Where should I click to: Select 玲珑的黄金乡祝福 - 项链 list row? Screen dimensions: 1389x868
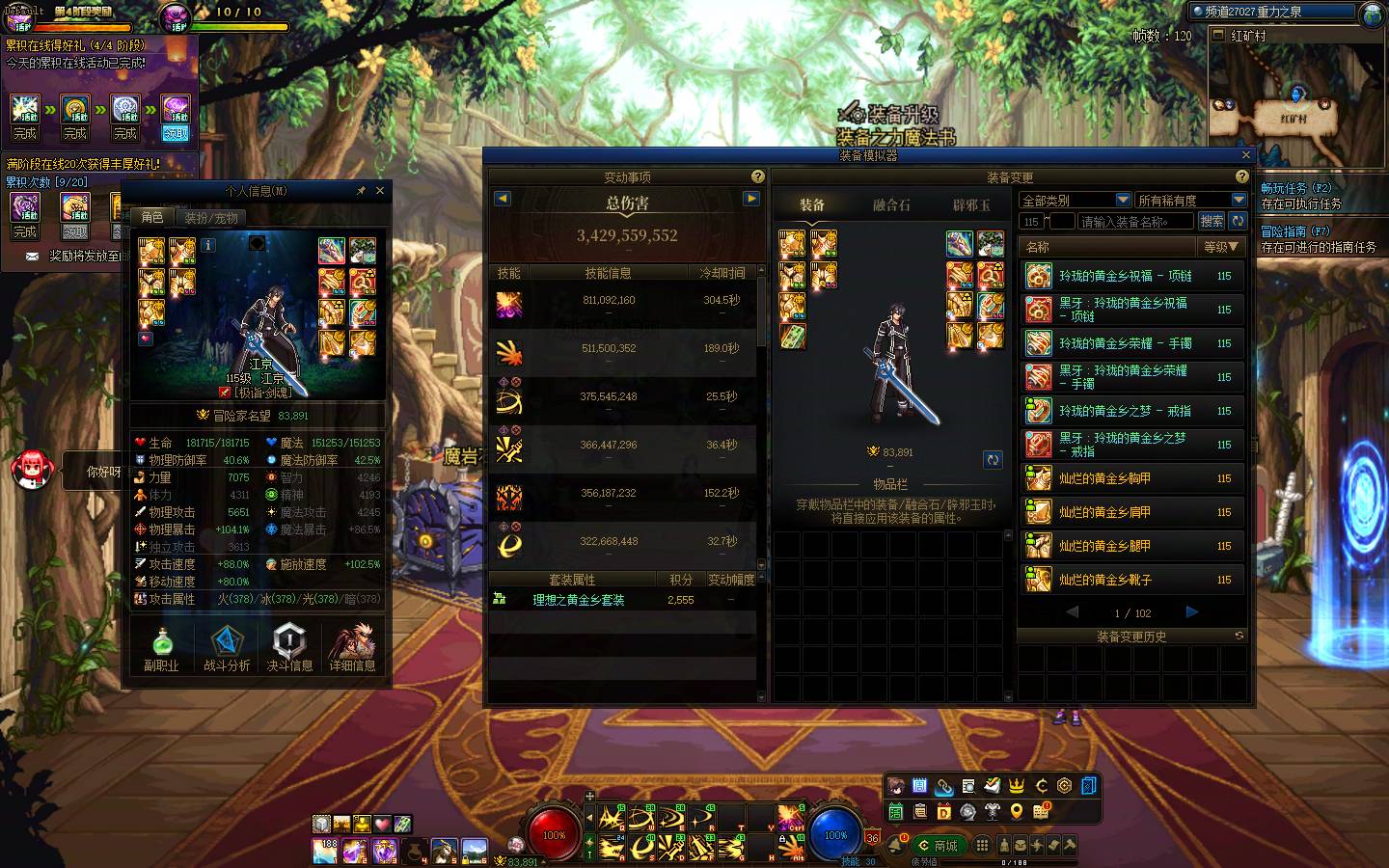(x=1131, y=276)
